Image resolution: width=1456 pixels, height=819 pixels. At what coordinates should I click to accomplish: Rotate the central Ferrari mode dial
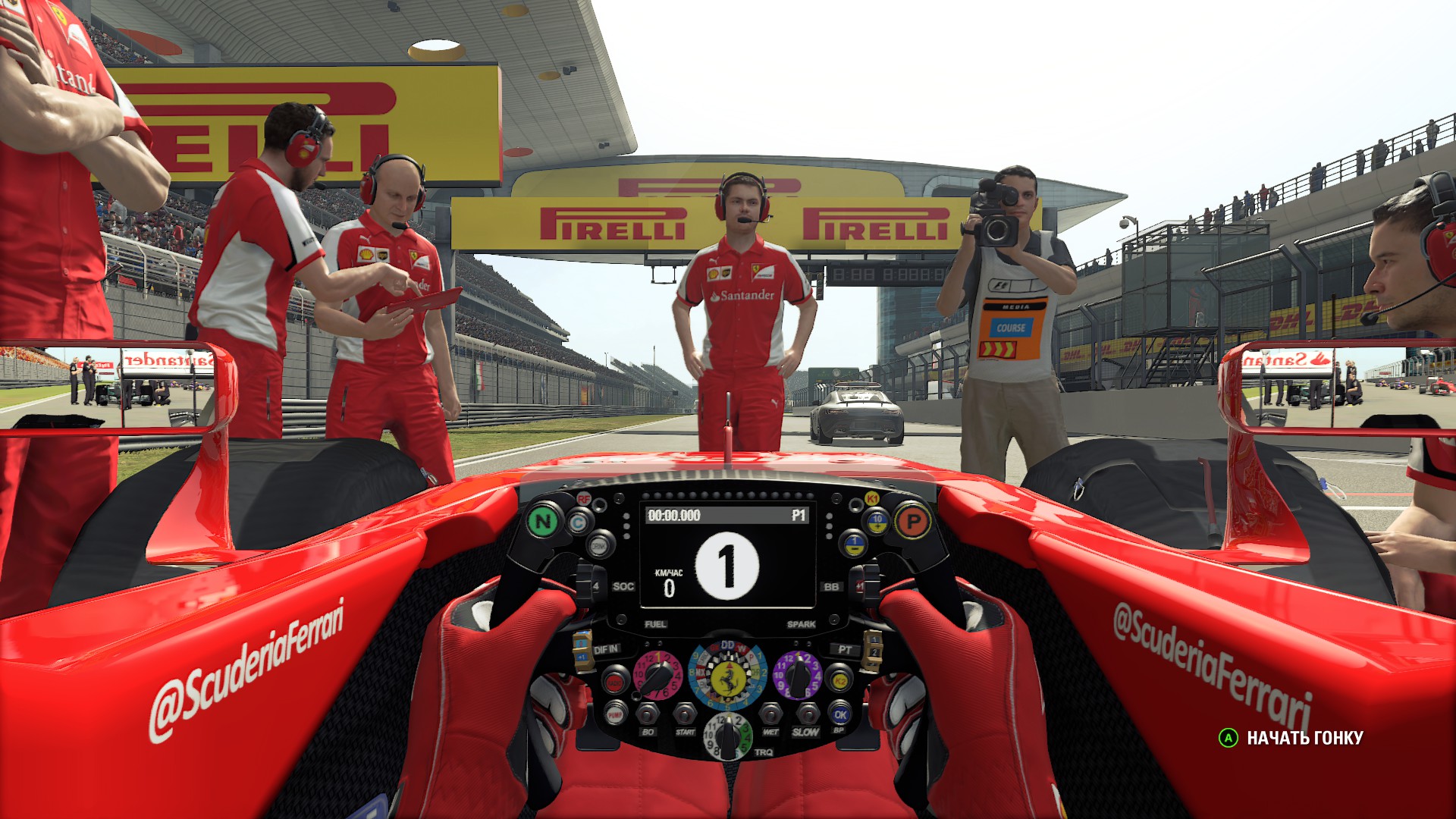click(728, 677)
